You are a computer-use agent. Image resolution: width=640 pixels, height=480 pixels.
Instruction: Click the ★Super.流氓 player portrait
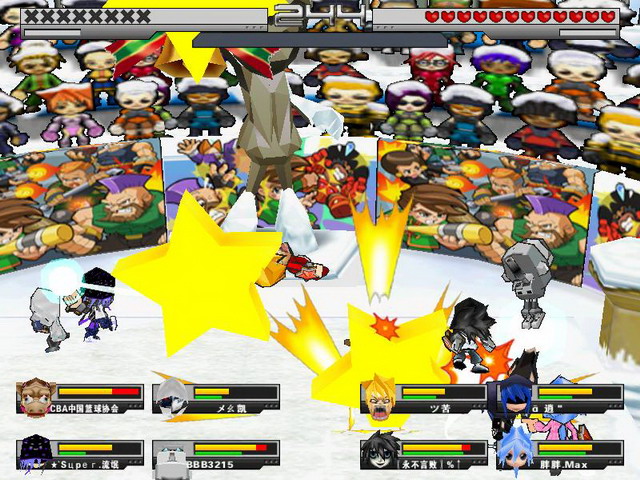[36, 454]
